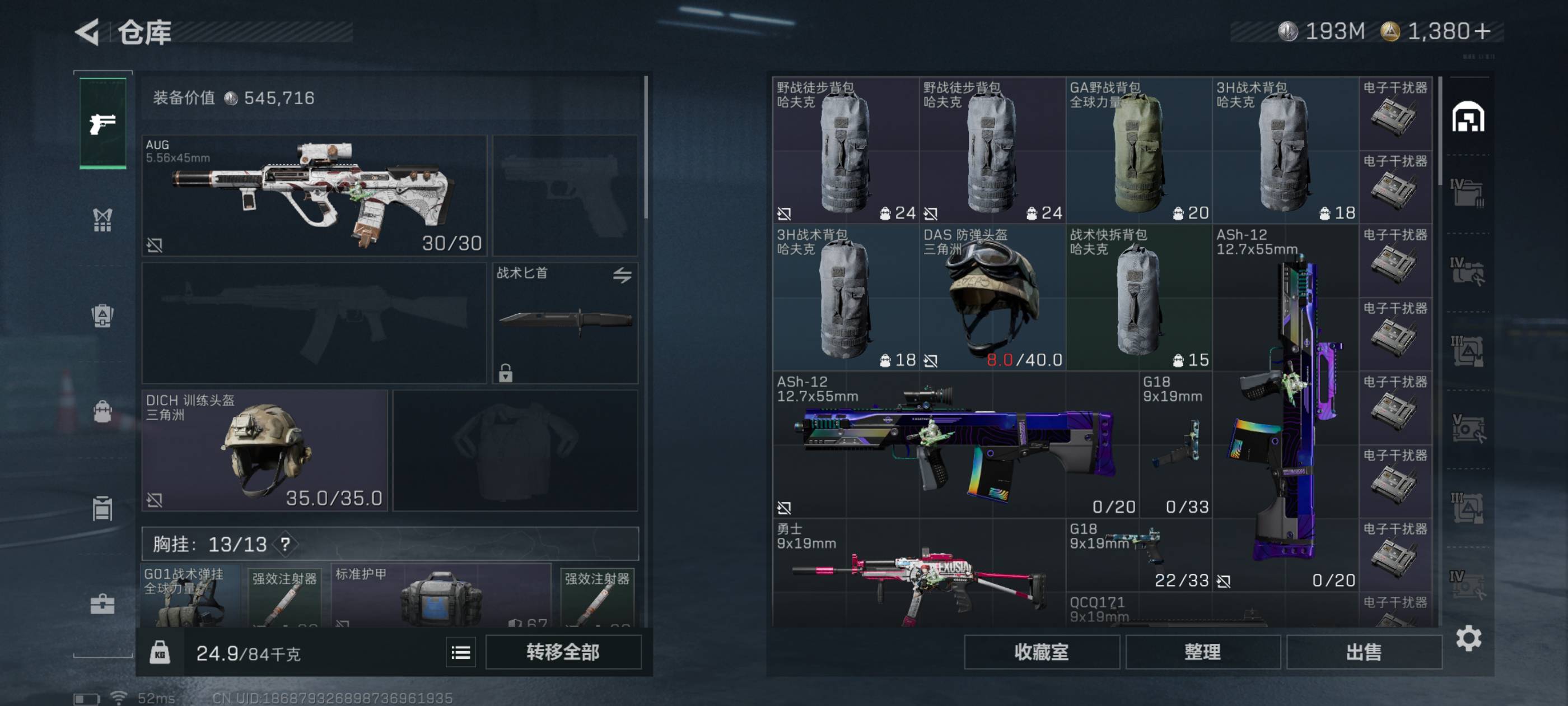Open the 胸挂 capacity help question mark
The height and width of the screenshot is (706, 1568).
coord(285,544)
